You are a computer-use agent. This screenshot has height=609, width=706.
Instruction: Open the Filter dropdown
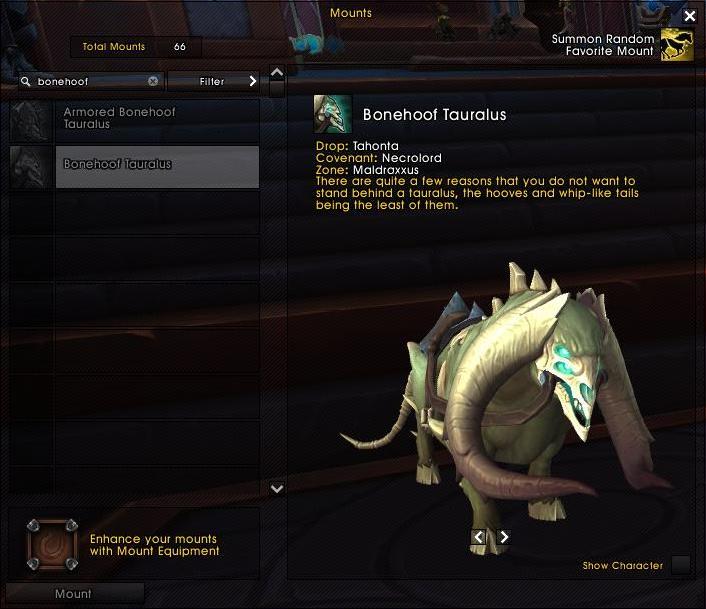coord(213,82)
